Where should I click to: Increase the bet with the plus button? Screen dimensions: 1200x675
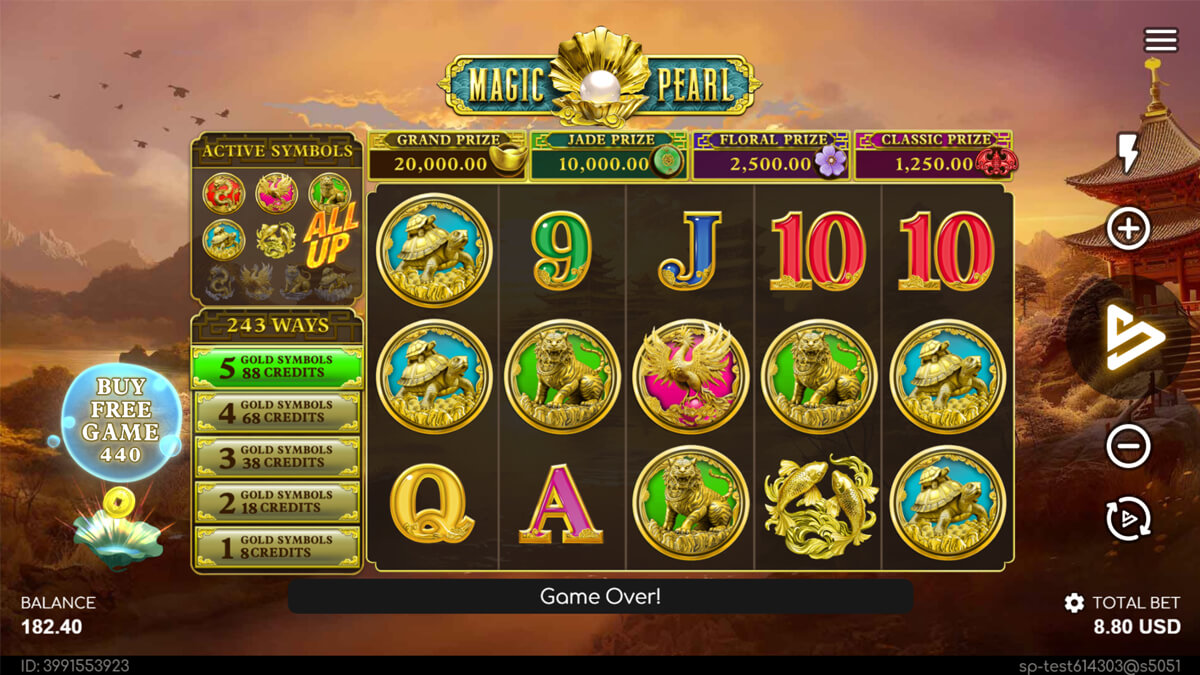point(1128,230)
